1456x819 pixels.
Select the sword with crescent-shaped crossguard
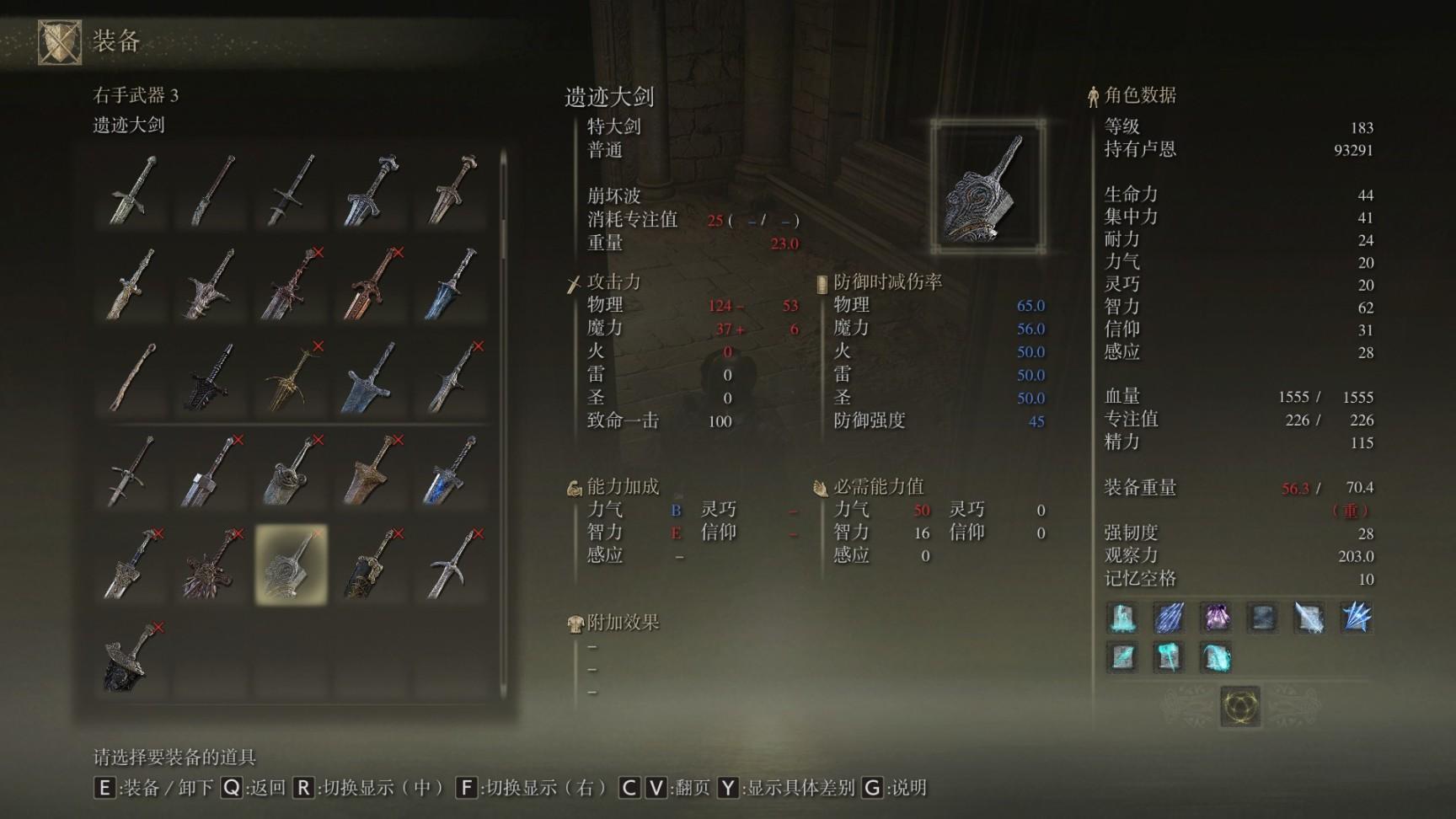451,564
